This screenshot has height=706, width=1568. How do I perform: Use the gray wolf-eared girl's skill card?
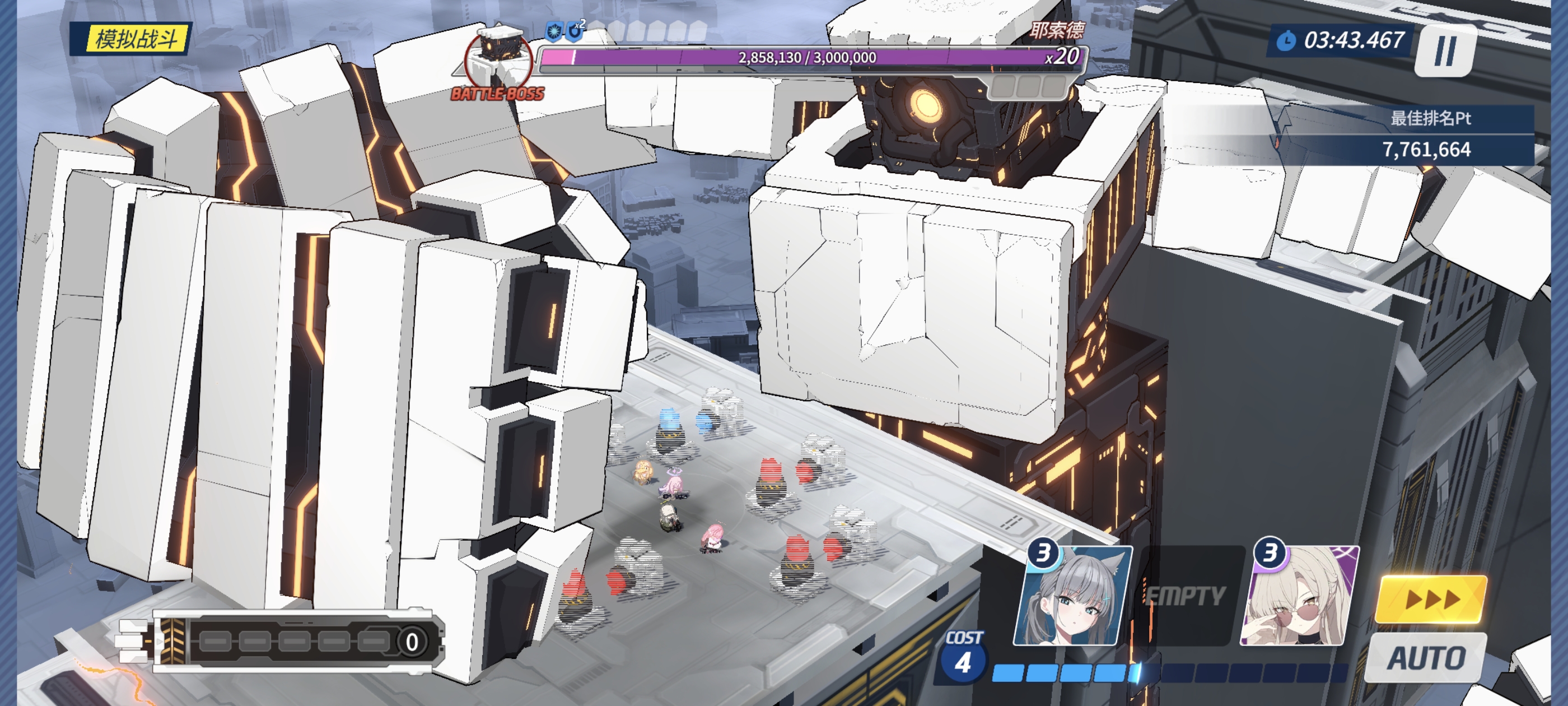1072,596
